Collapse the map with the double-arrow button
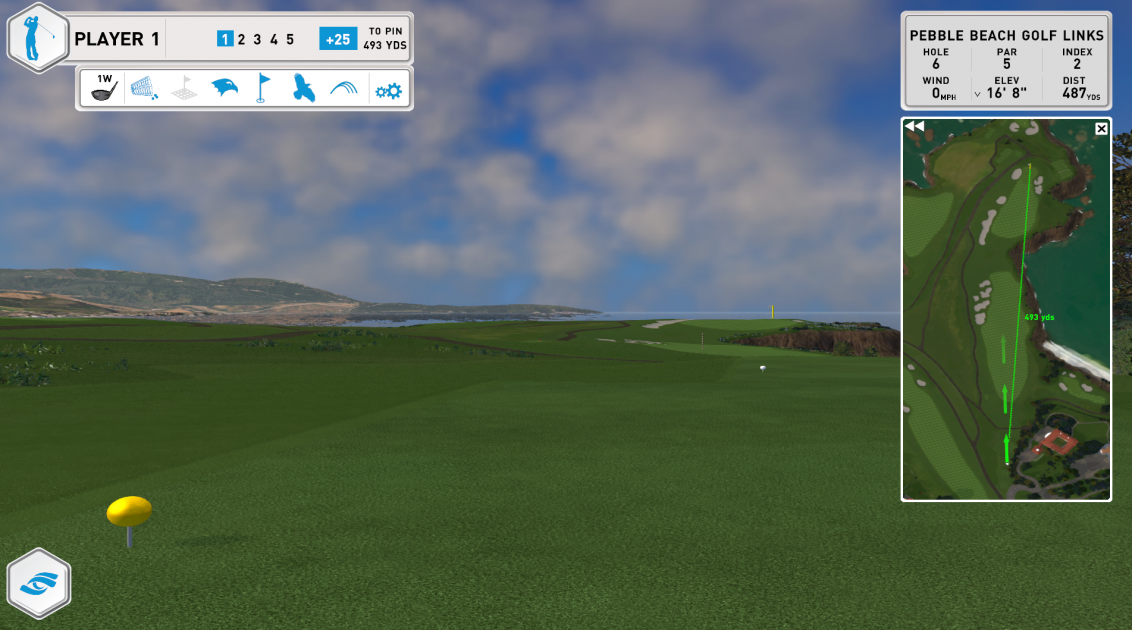This screenshot has width=1132, height=630. point(914,127)
